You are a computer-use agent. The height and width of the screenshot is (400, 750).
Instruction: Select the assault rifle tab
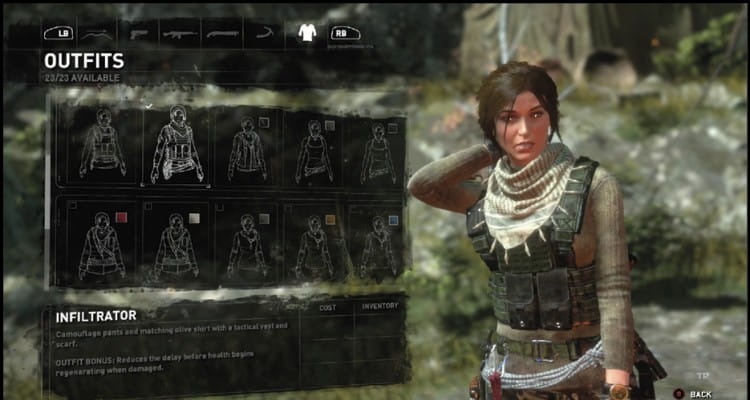click(x=180, y=33)
